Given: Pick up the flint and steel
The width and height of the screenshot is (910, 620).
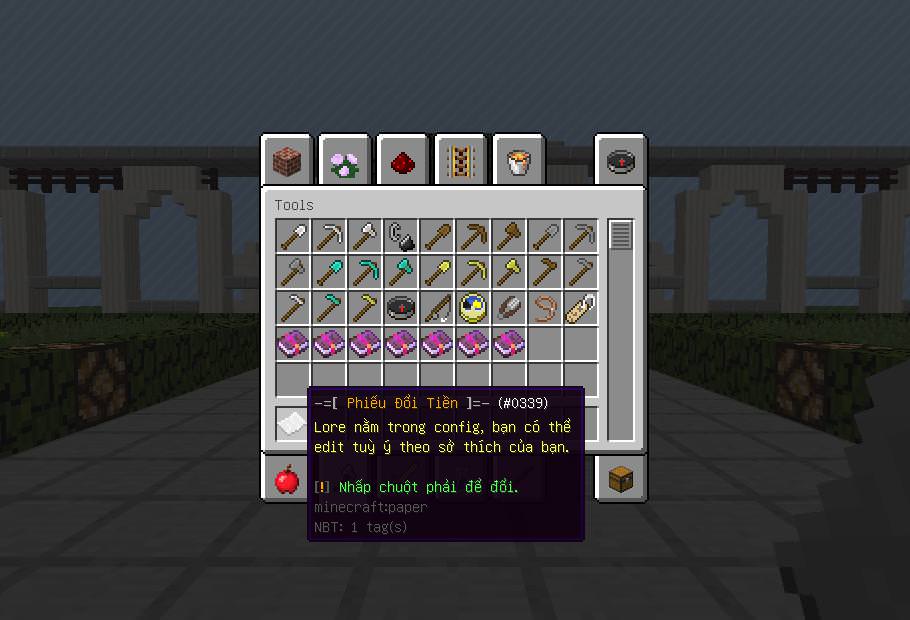Looking at the screenshot, I should click(x=401, y=237).
